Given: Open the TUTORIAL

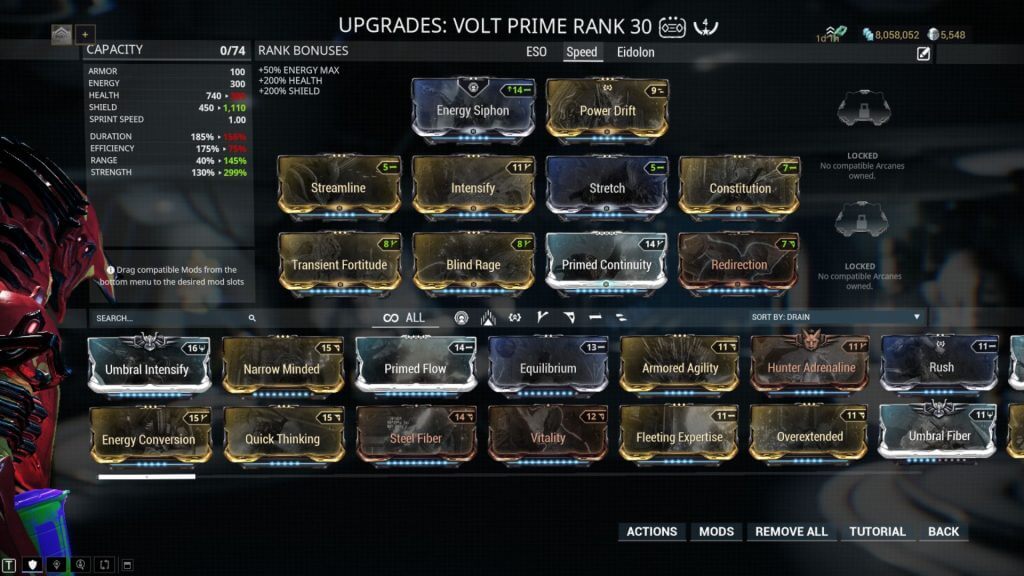Looking at the screenshot, I should pyautogui.click(x=877, y=531).
